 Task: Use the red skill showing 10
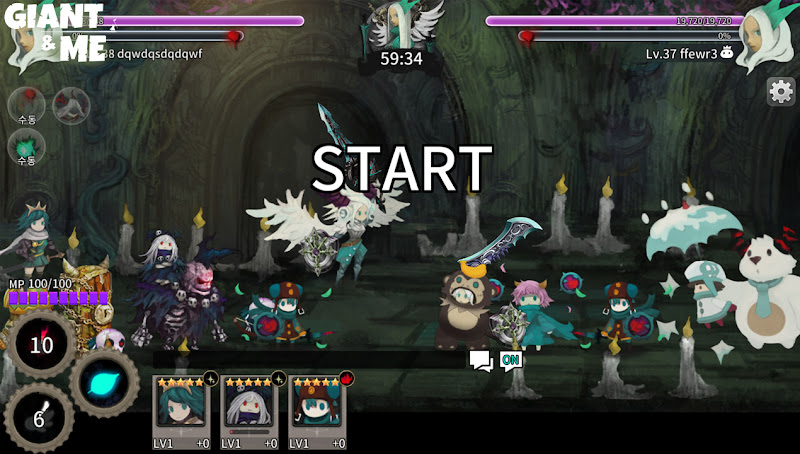(x=41, y=345)
